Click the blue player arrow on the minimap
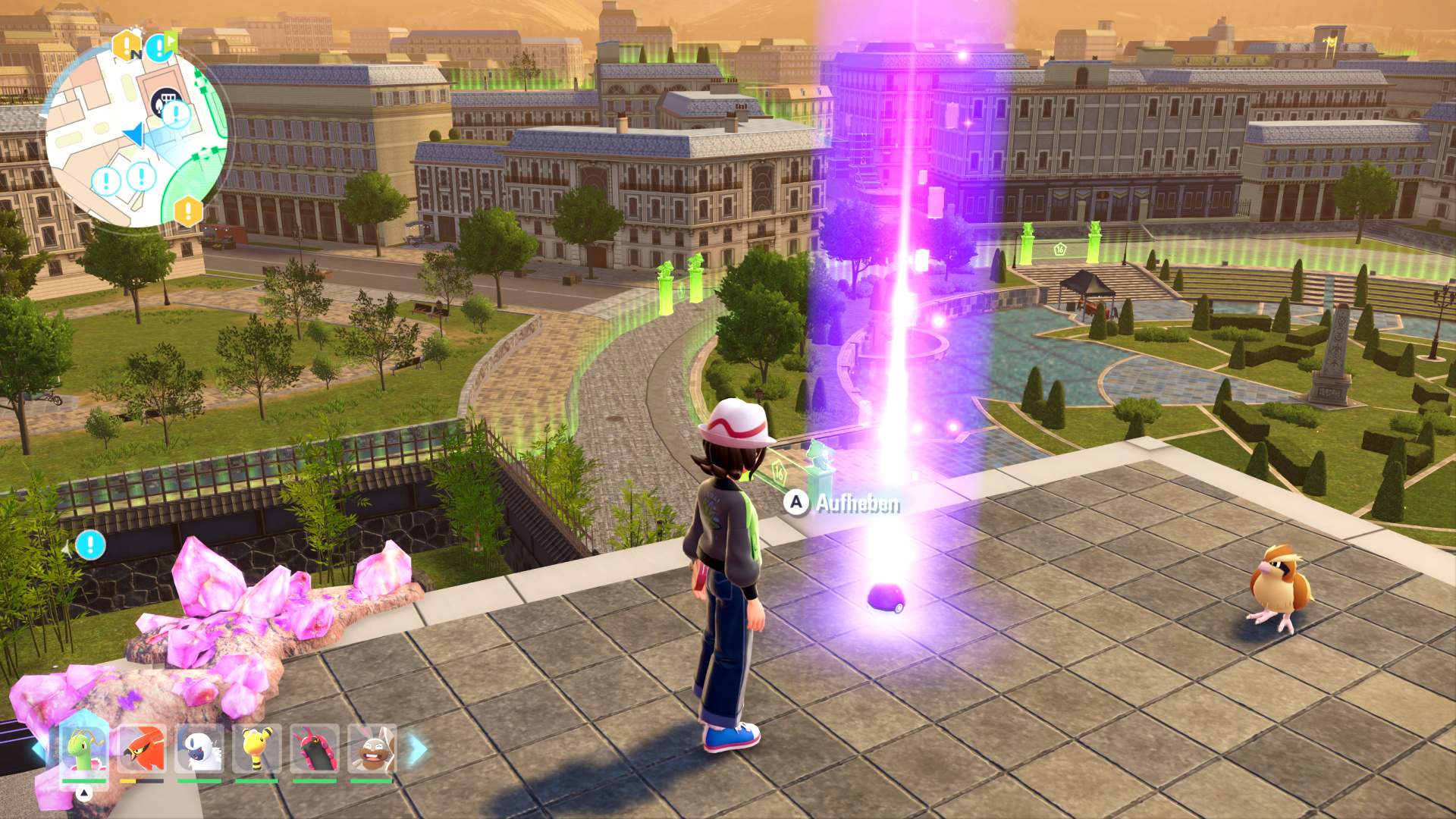This screenshot has height=819, width=1456. pyautogui.click(x=134, y=134)
